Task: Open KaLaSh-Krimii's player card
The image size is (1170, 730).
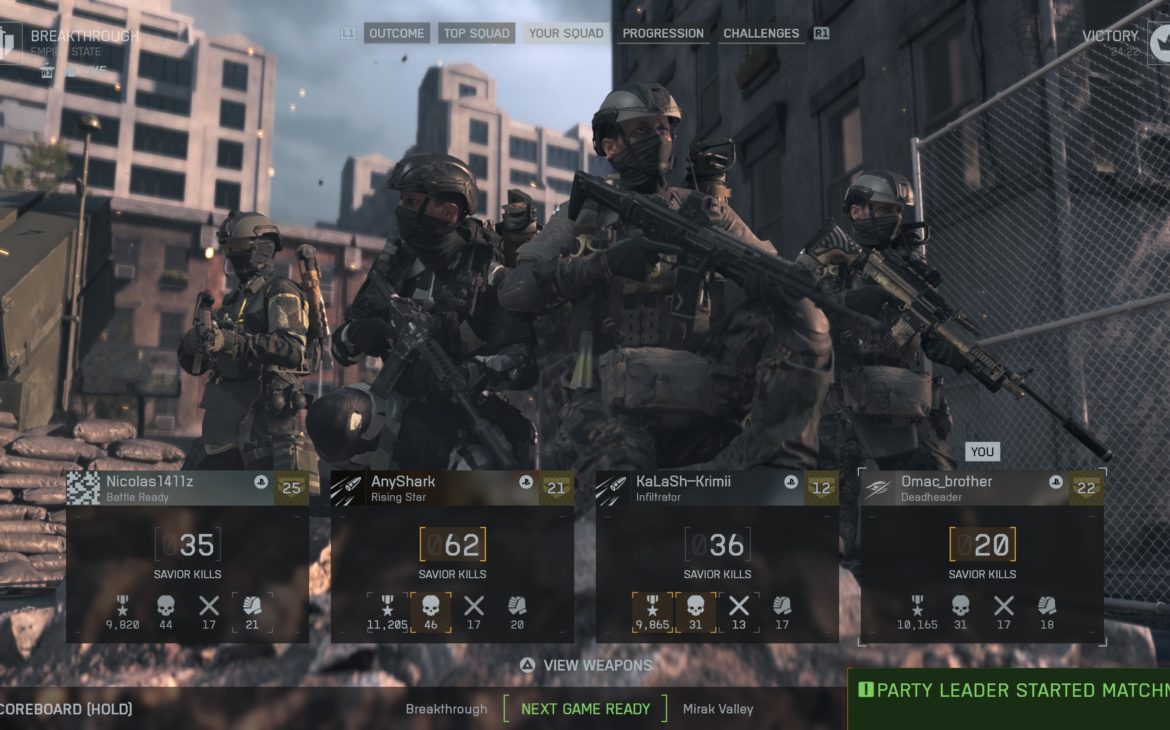Action: pos(717,556)
